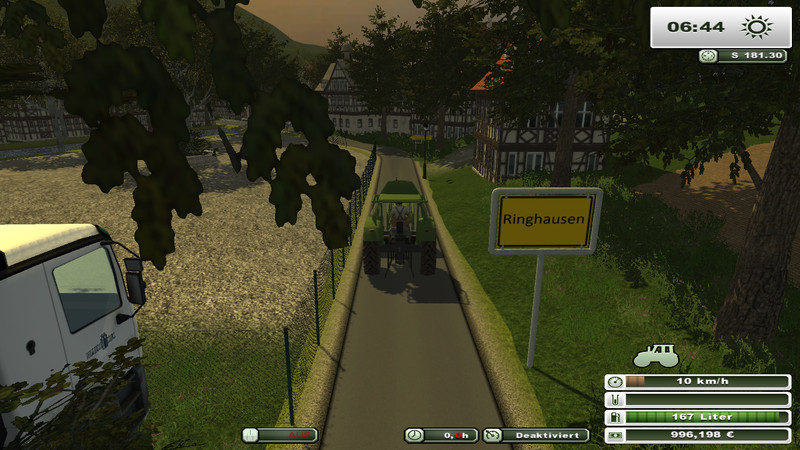Viewport: 800px width, 450px height.
Task: Click the round compass icon under the clock
Action: point(707,57)
